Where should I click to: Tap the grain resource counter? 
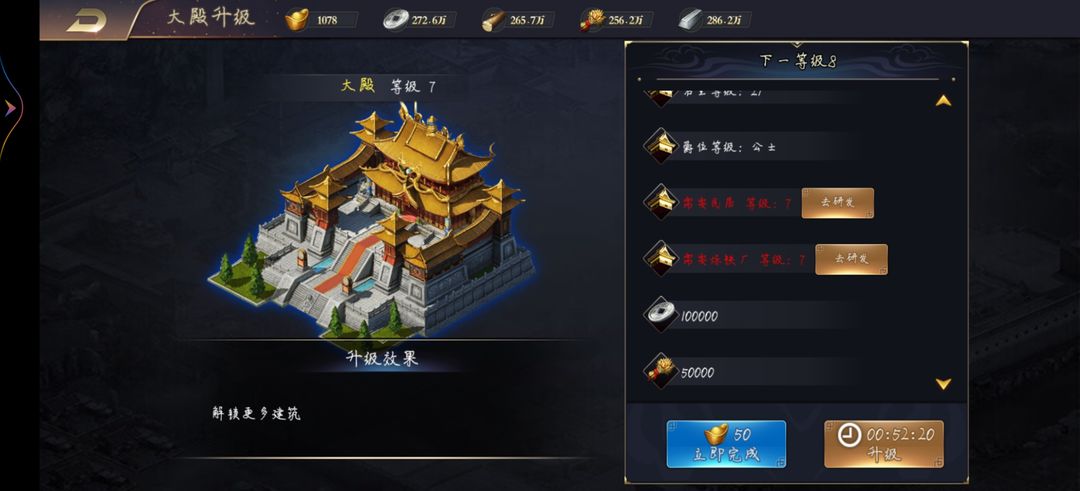[x=616, y=19]
